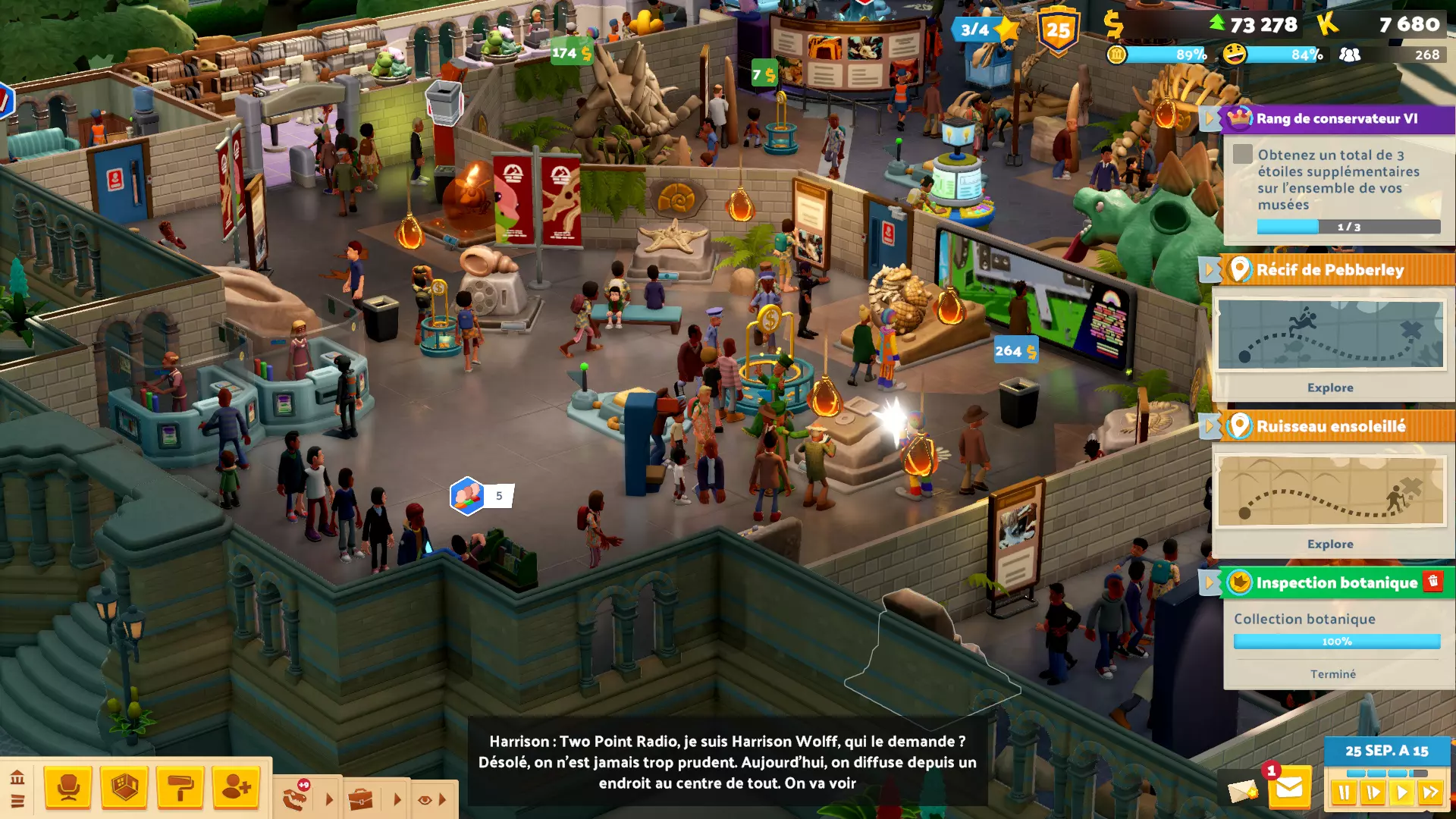
Task: Open the stacked lines main menu
Action: [x=17, y=801]
